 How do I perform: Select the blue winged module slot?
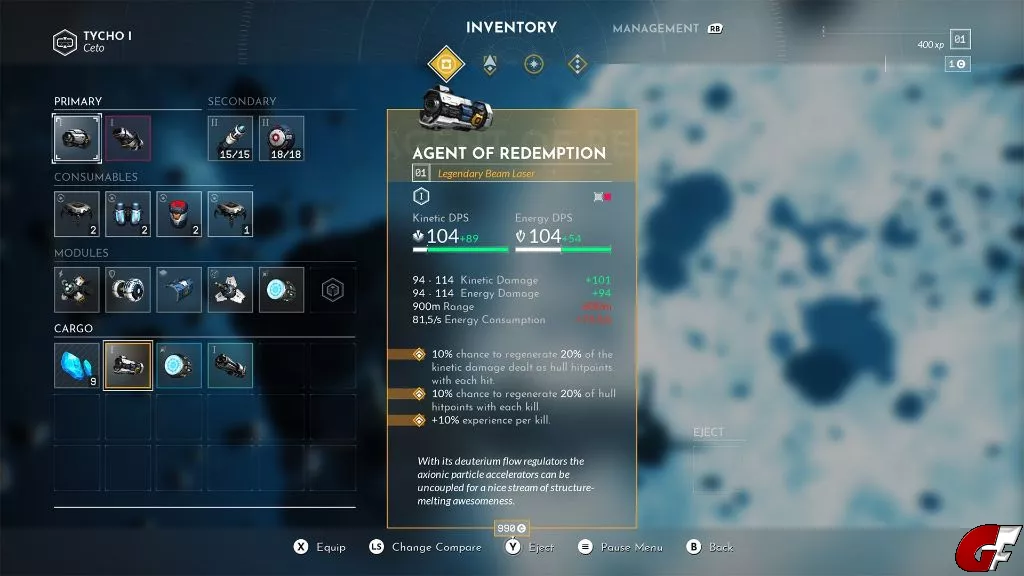pyautogui.click(x=179, y=290)
